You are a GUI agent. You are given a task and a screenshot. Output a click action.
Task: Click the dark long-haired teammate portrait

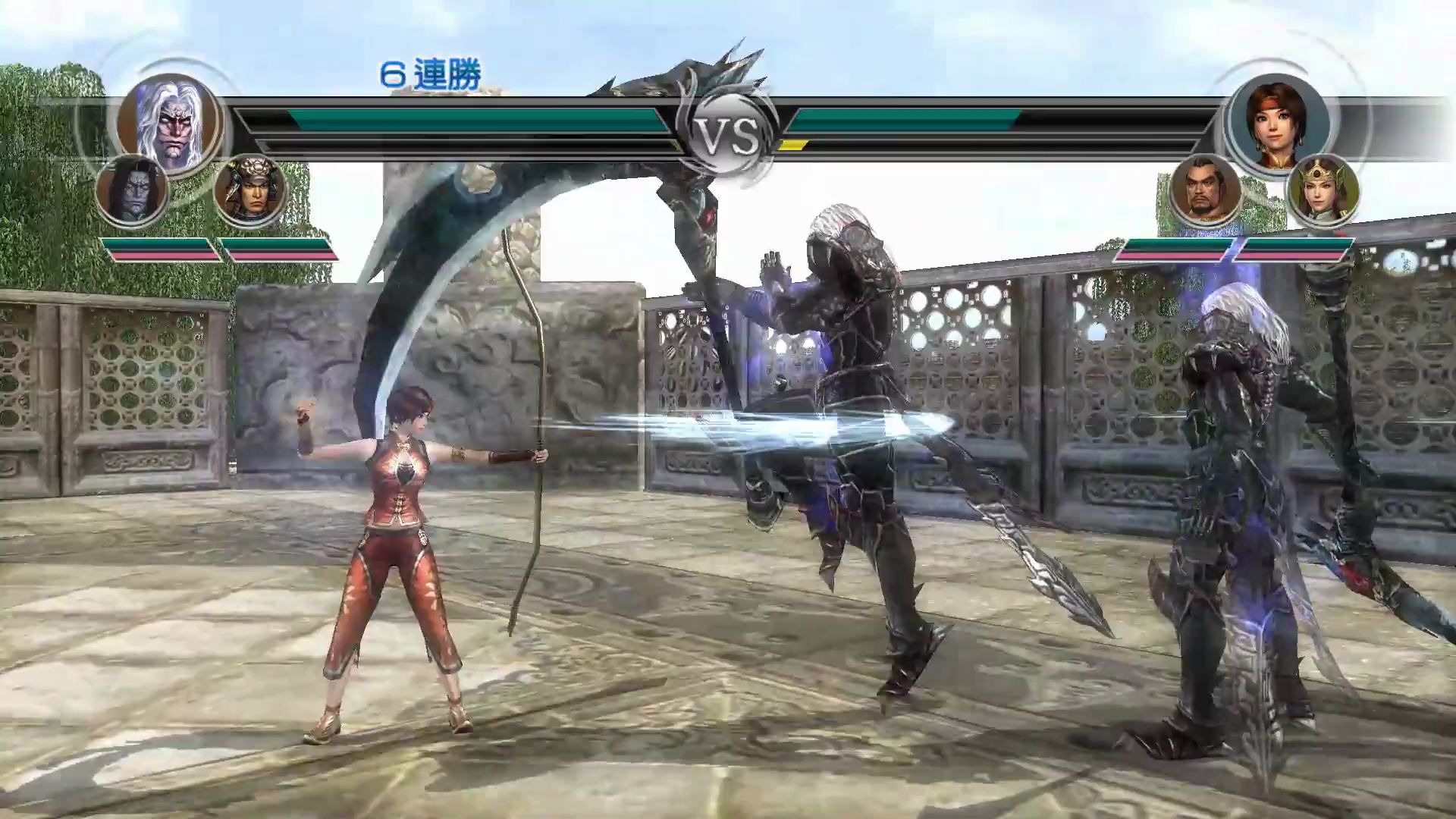click(x=132, y=190)
